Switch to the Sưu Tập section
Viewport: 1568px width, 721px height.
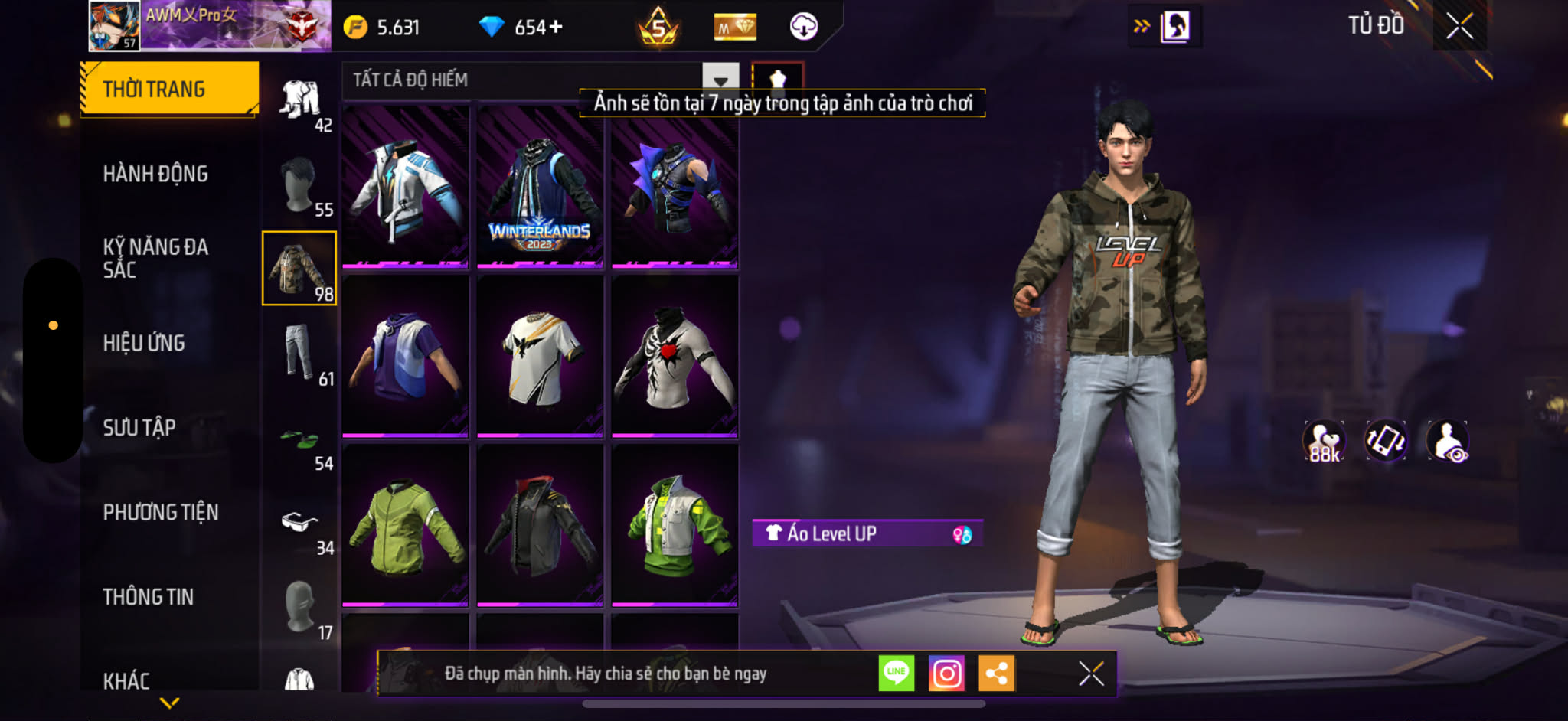pyautogui.click(x=139, y=427)
